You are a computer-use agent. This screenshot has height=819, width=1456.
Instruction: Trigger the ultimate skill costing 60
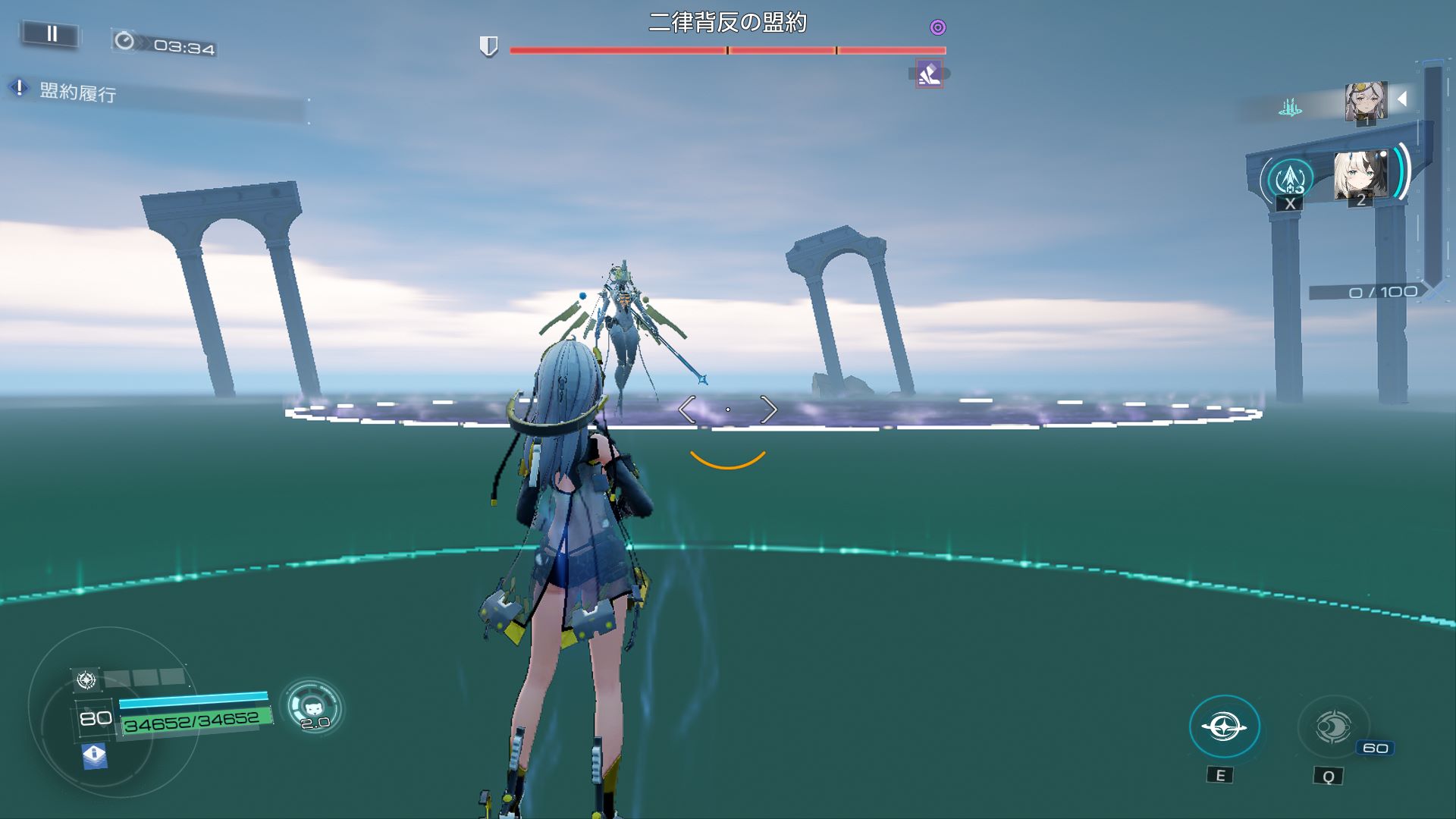click(x=1333, y=726)
